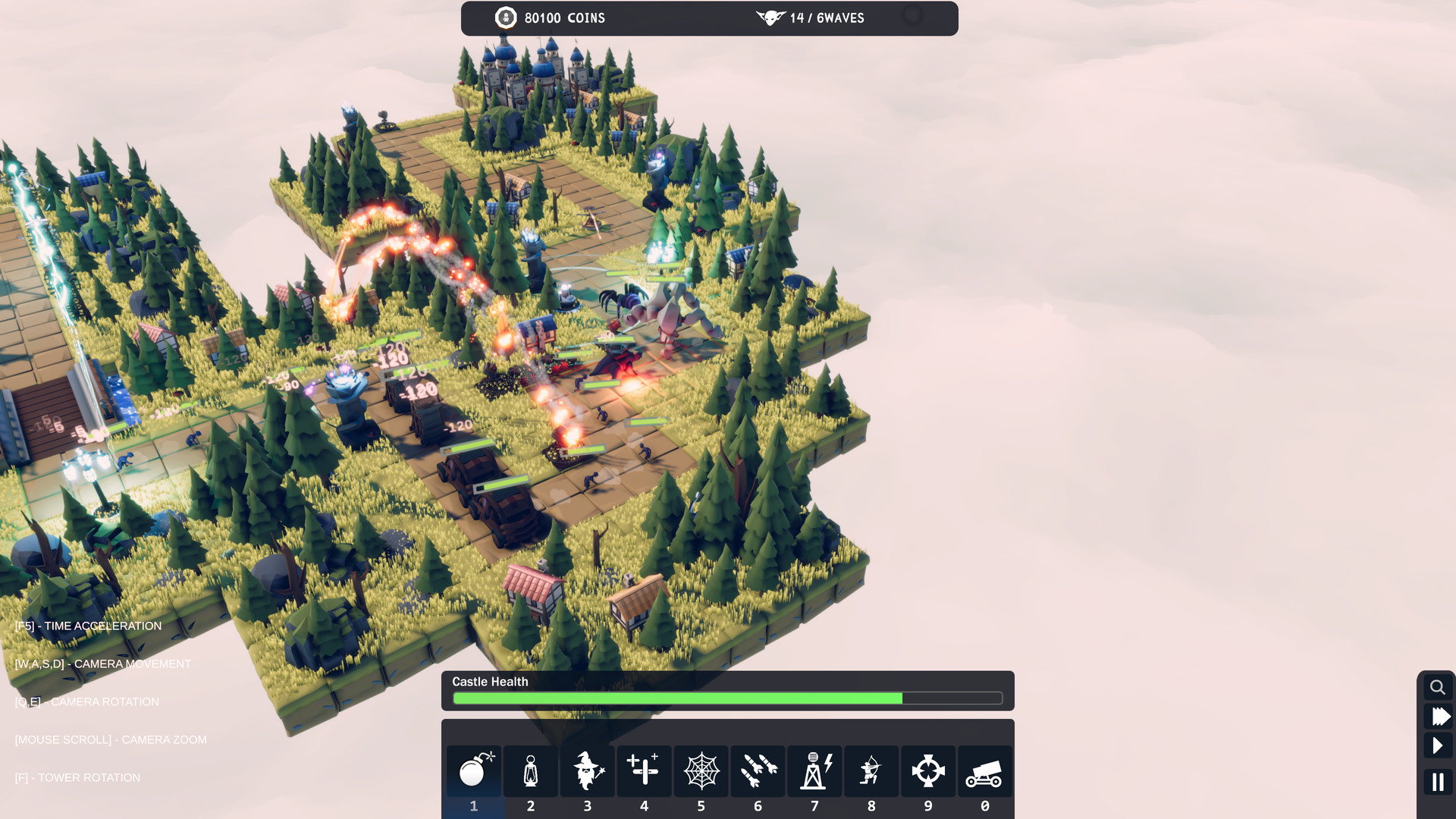Select slot 4 blade trap tower
The image size is (1456, 819).
click(x=644, y=771)
